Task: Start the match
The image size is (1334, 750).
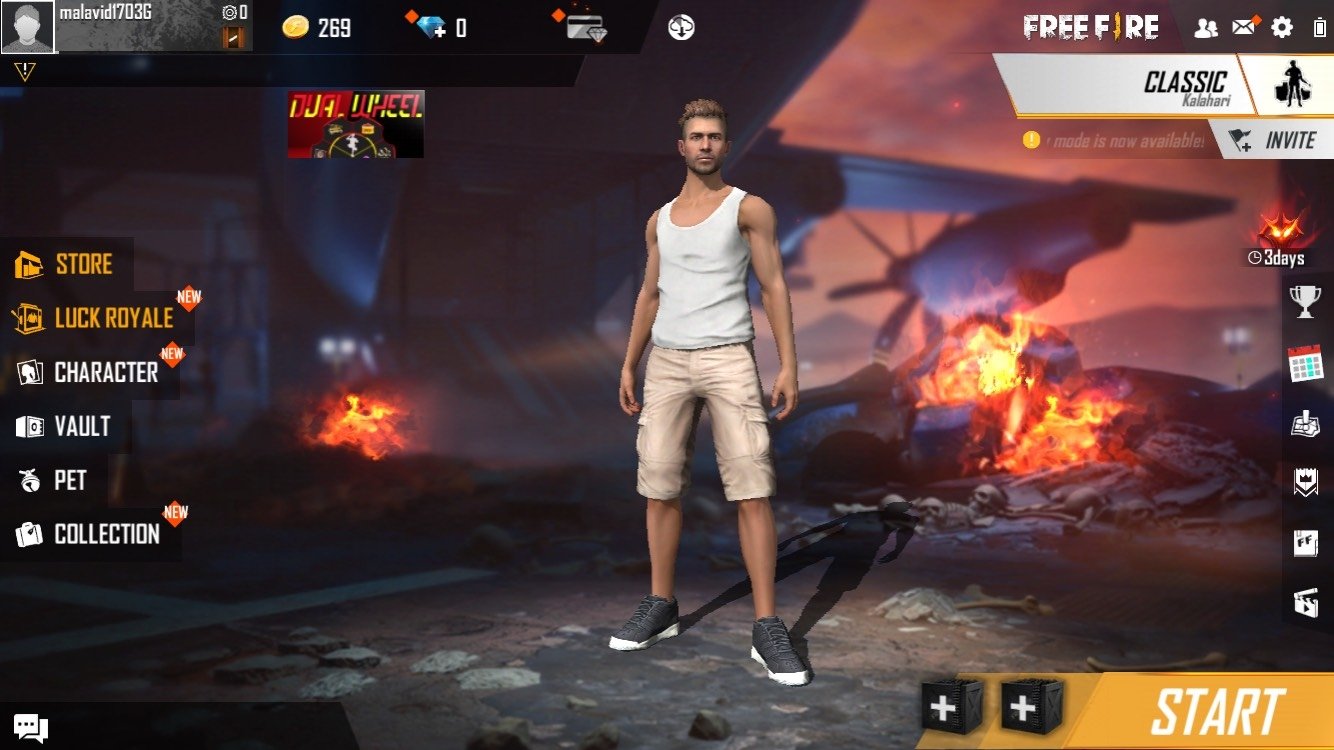Action: (1216, 713)
